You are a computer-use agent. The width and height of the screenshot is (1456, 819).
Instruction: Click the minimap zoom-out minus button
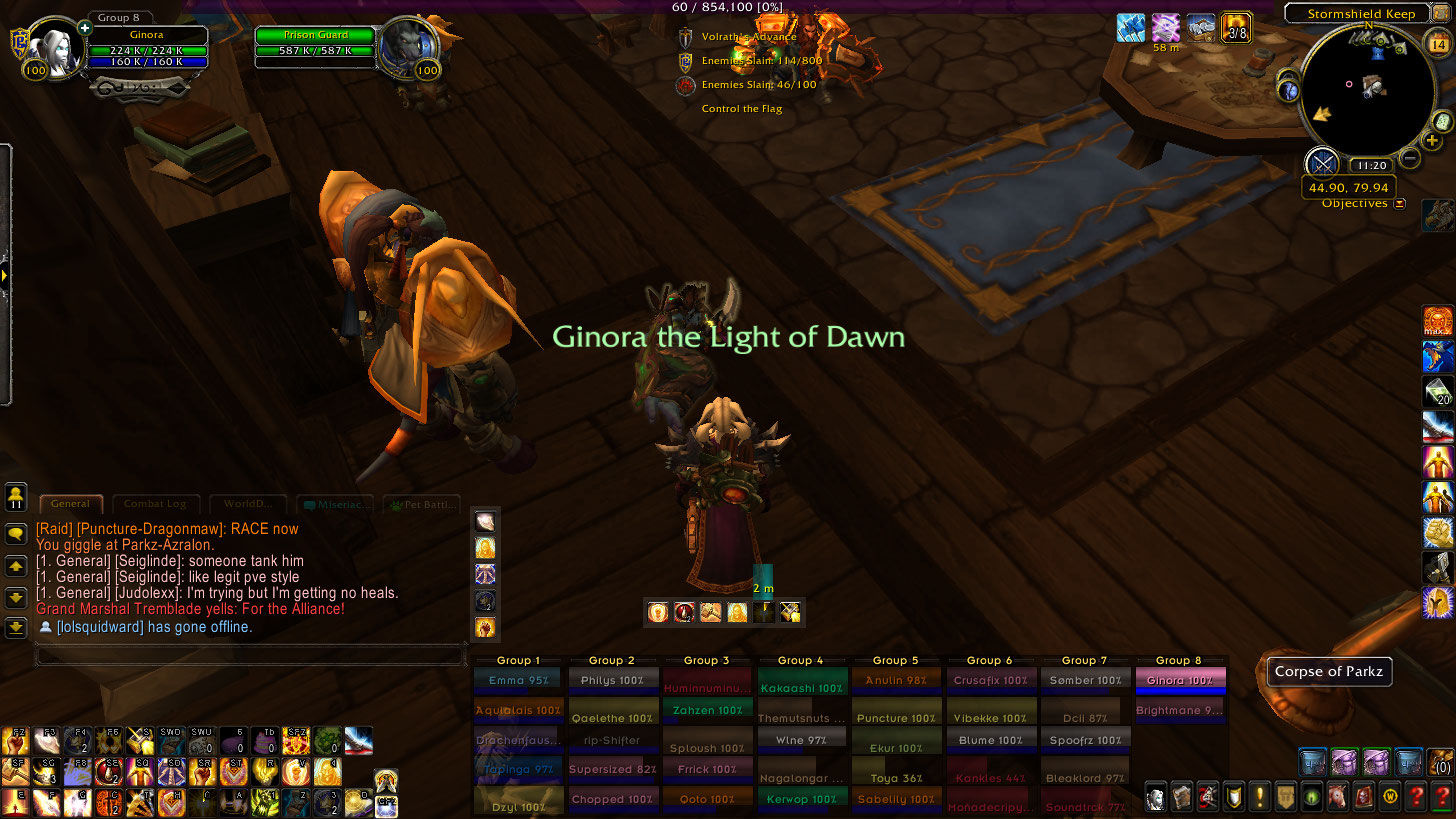click(x=1410, y=157)
